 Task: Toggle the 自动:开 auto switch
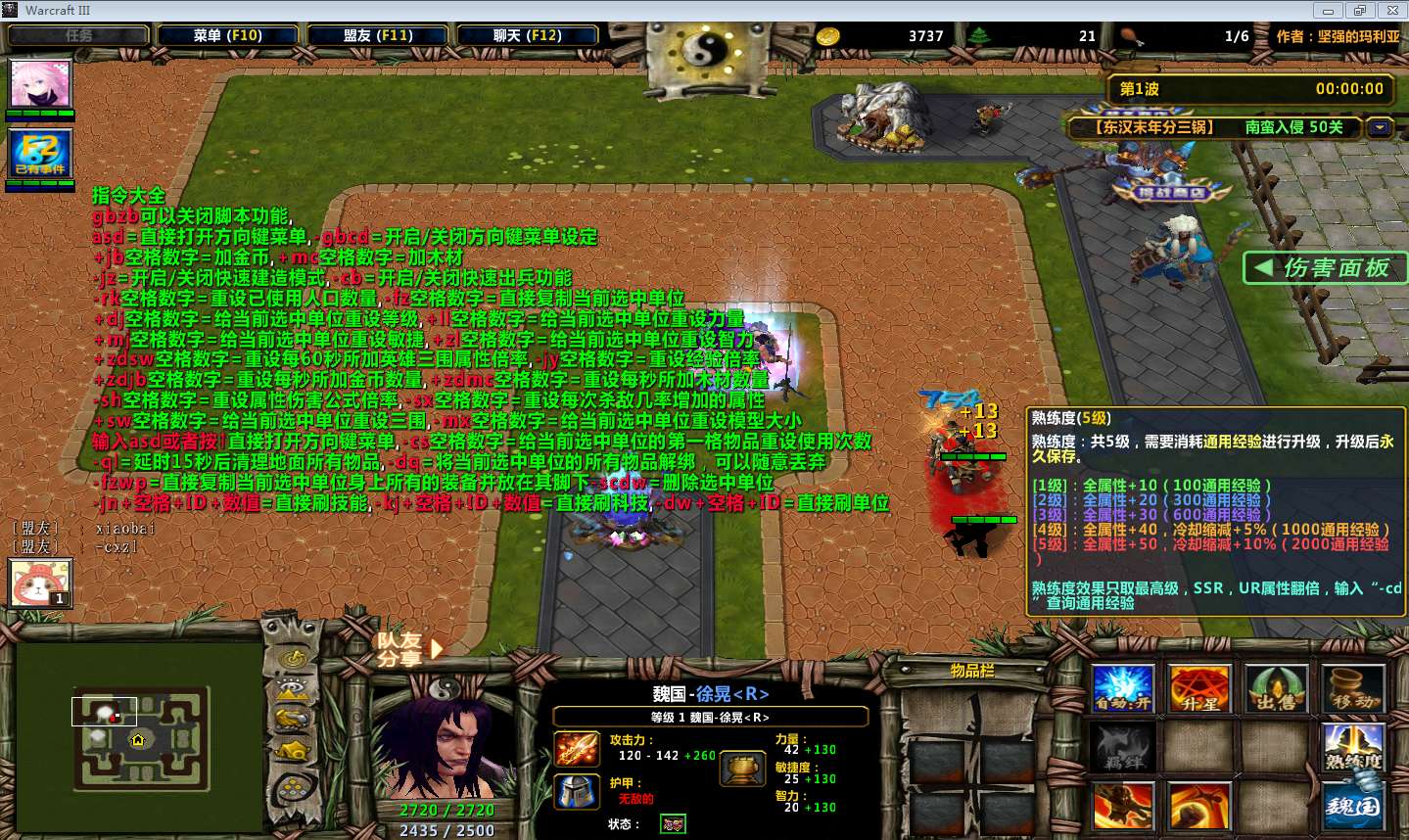tap(1122, 688)
